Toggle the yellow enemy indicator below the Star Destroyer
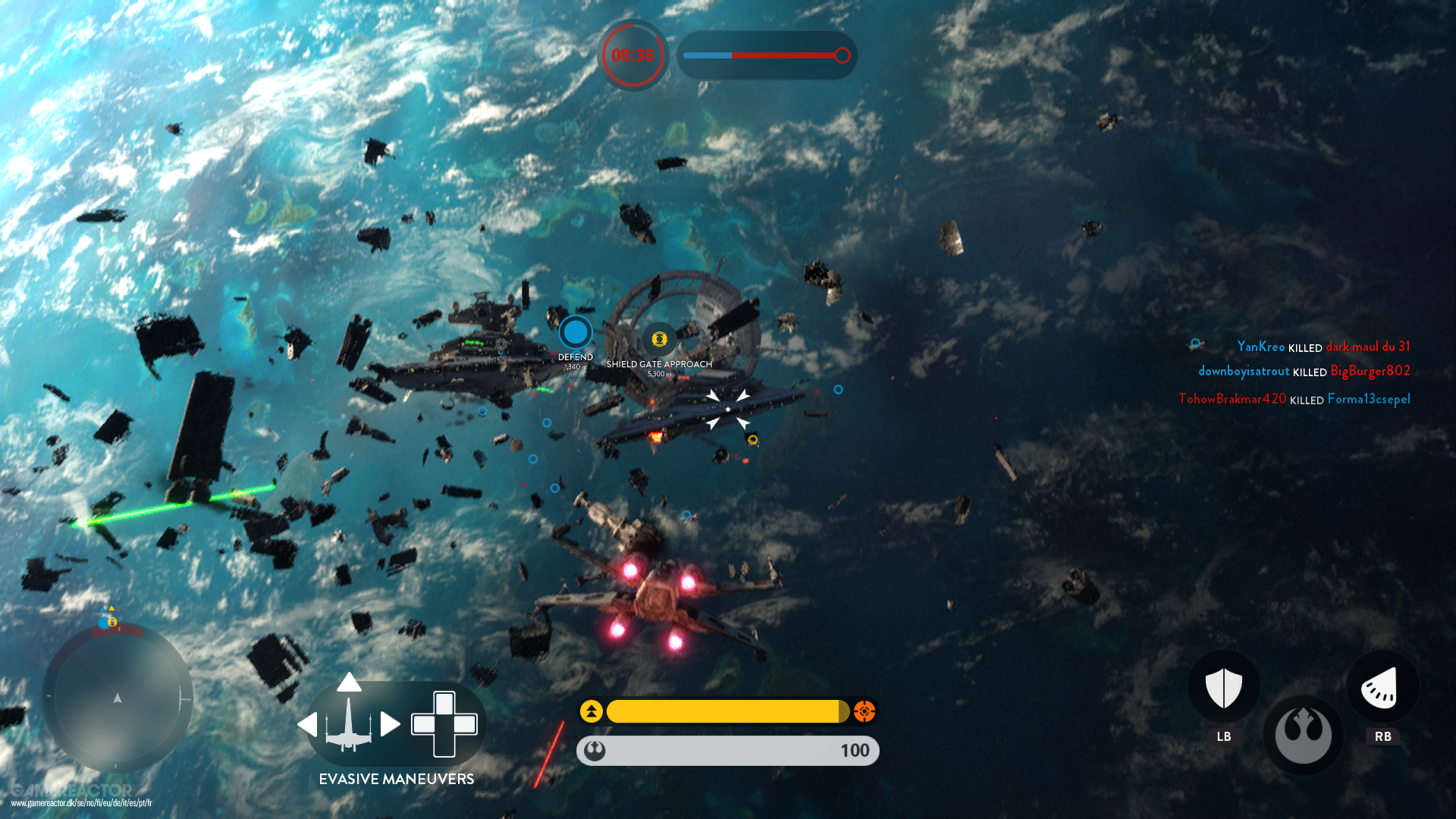Screen dimensions: 1456x819 pos(753,438)
